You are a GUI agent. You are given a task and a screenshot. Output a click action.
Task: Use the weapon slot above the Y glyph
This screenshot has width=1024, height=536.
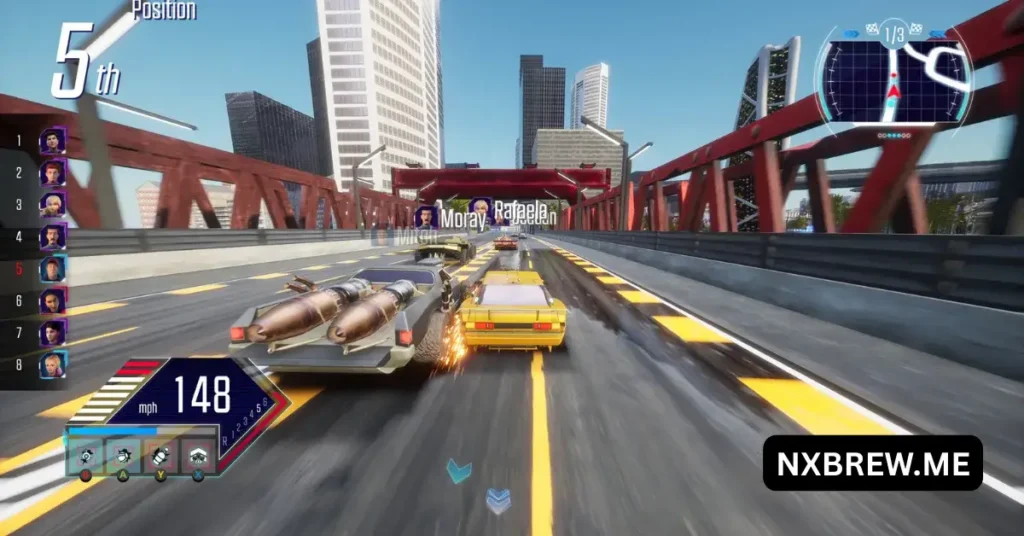(x=161, y=455)
